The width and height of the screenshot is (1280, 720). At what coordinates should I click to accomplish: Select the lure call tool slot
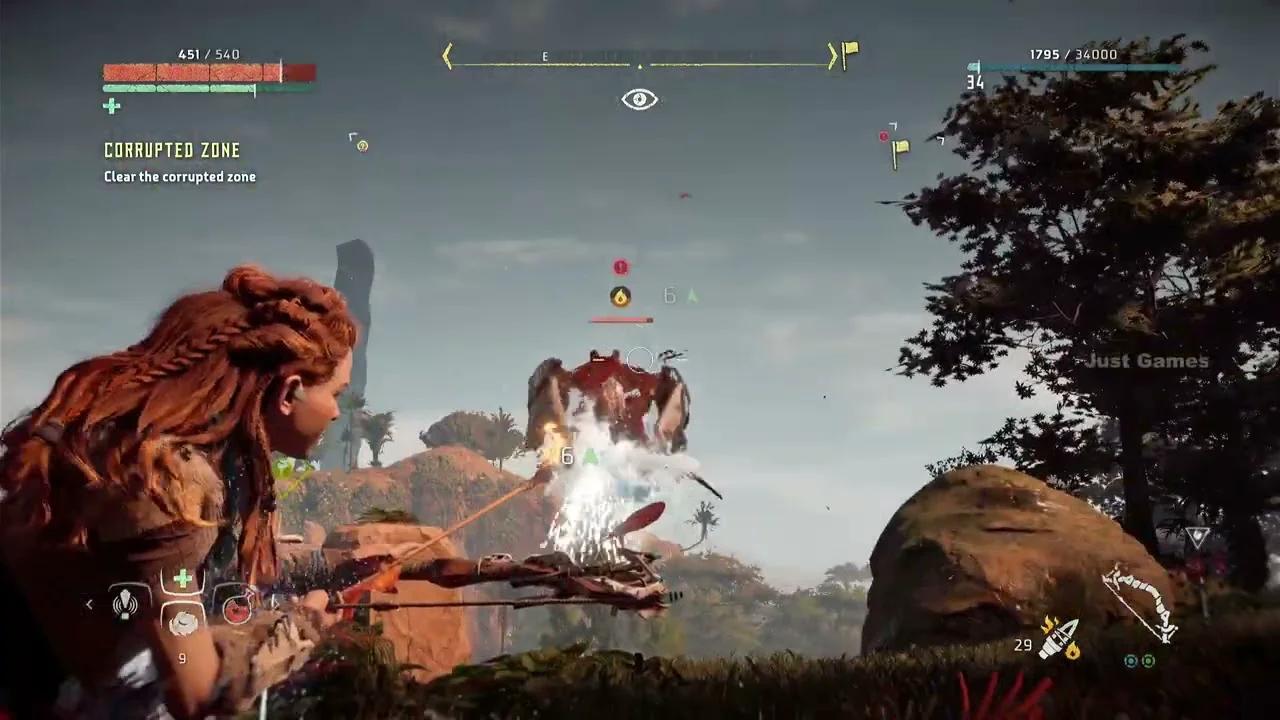point(125,603)
